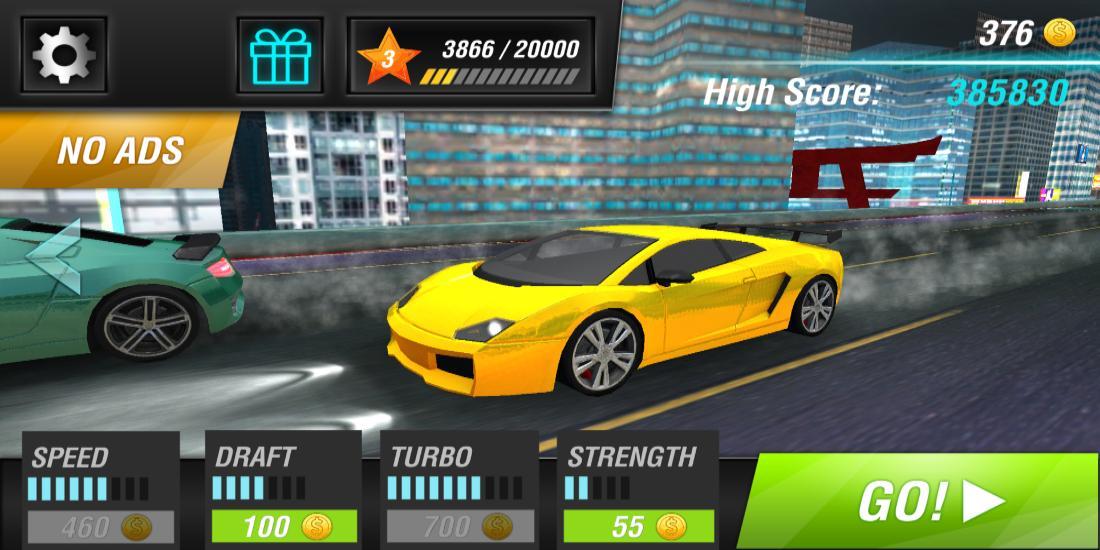Buy the Speed upgrade for 460 coins
The height and width of the screenshot is (550, 1100).
coord(101,526)
